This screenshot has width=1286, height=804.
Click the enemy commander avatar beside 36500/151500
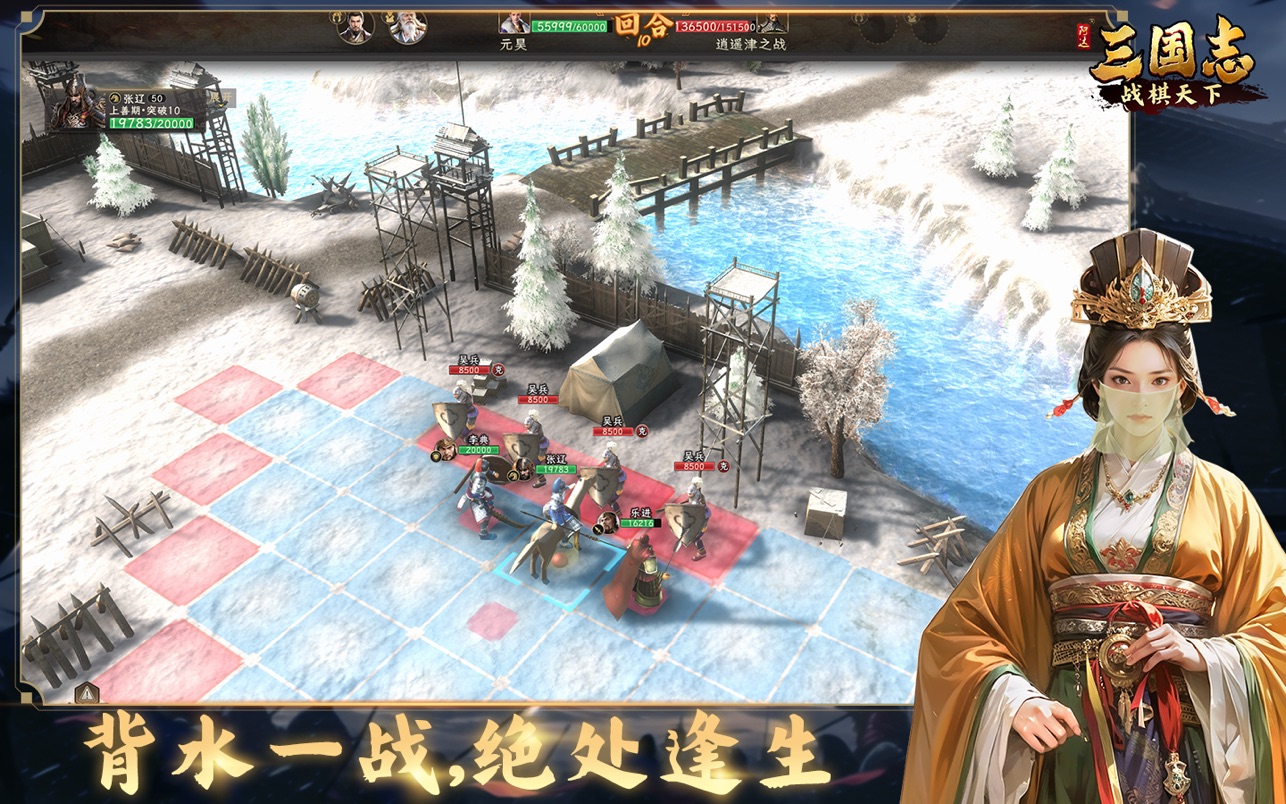tap(772, 21)
